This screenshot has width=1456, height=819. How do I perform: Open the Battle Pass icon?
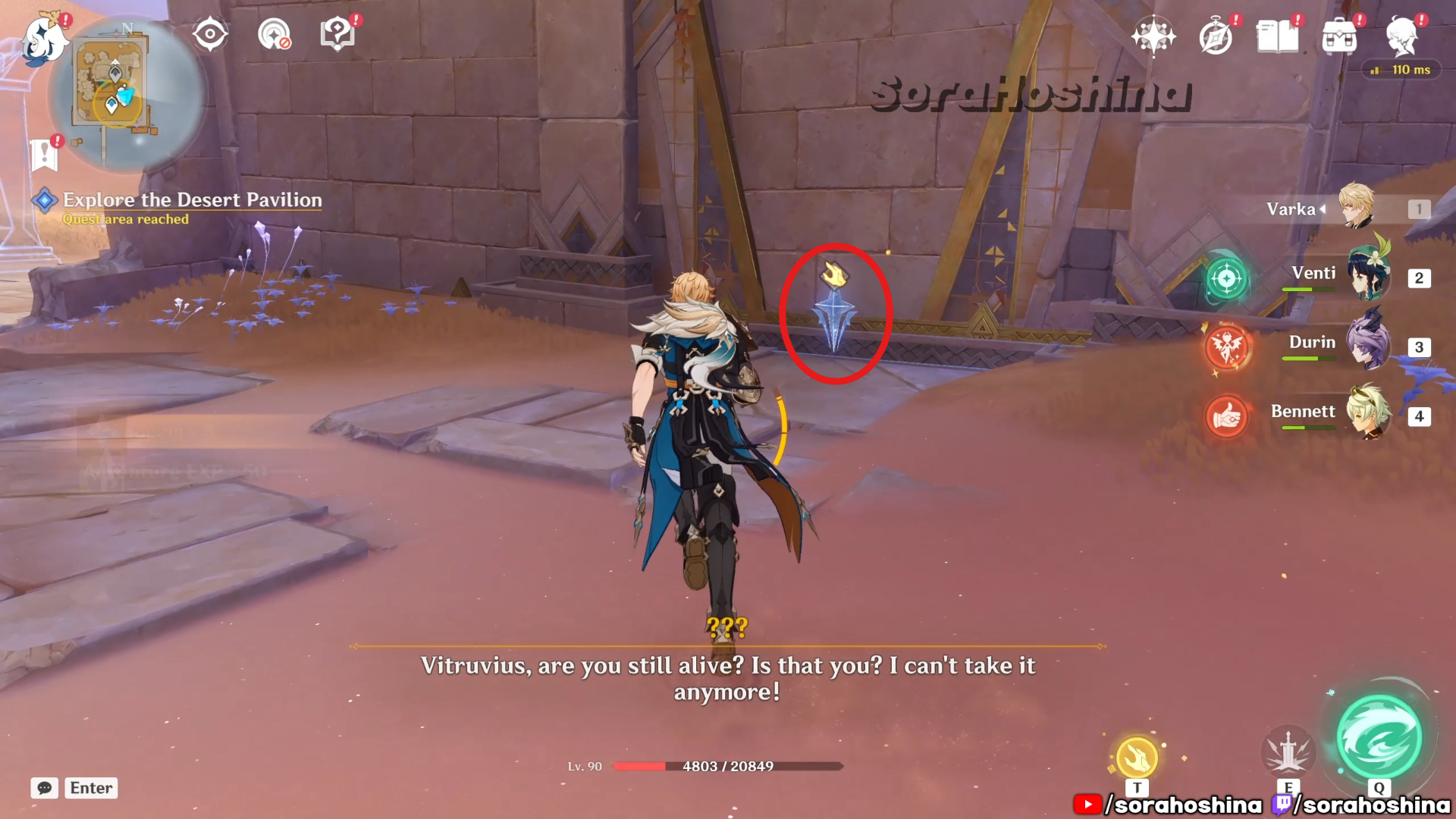1339,36
